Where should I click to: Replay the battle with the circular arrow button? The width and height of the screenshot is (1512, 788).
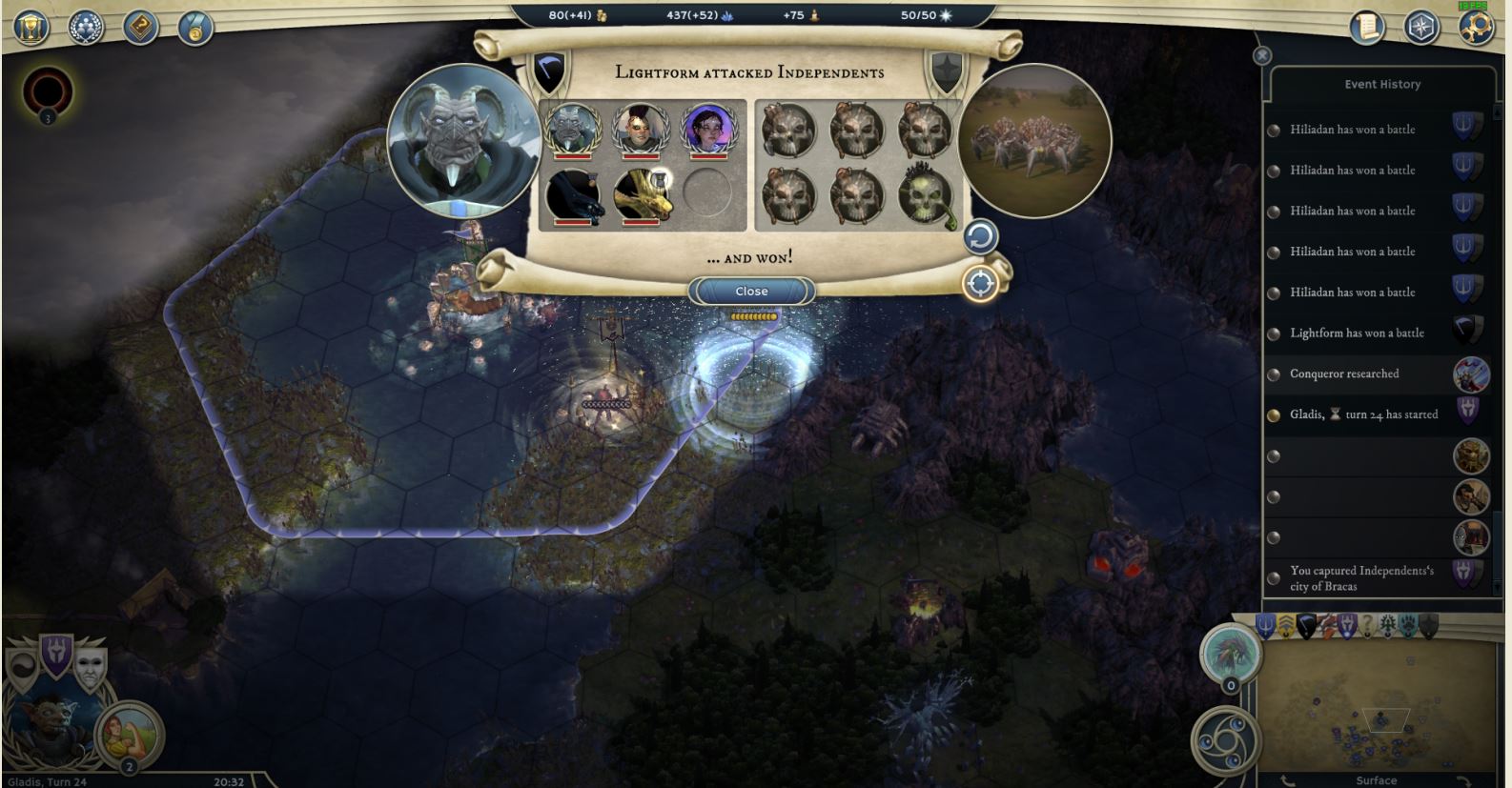click(979, 237)
